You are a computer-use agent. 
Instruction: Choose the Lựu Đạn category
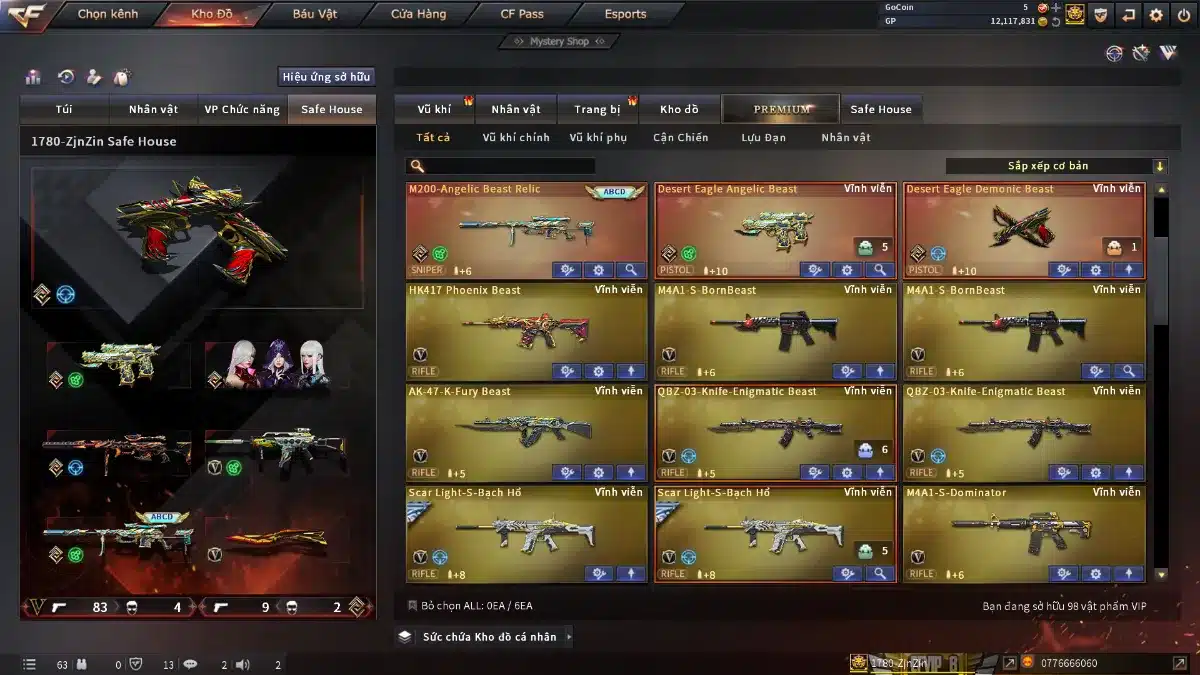[x=763, y=138]
